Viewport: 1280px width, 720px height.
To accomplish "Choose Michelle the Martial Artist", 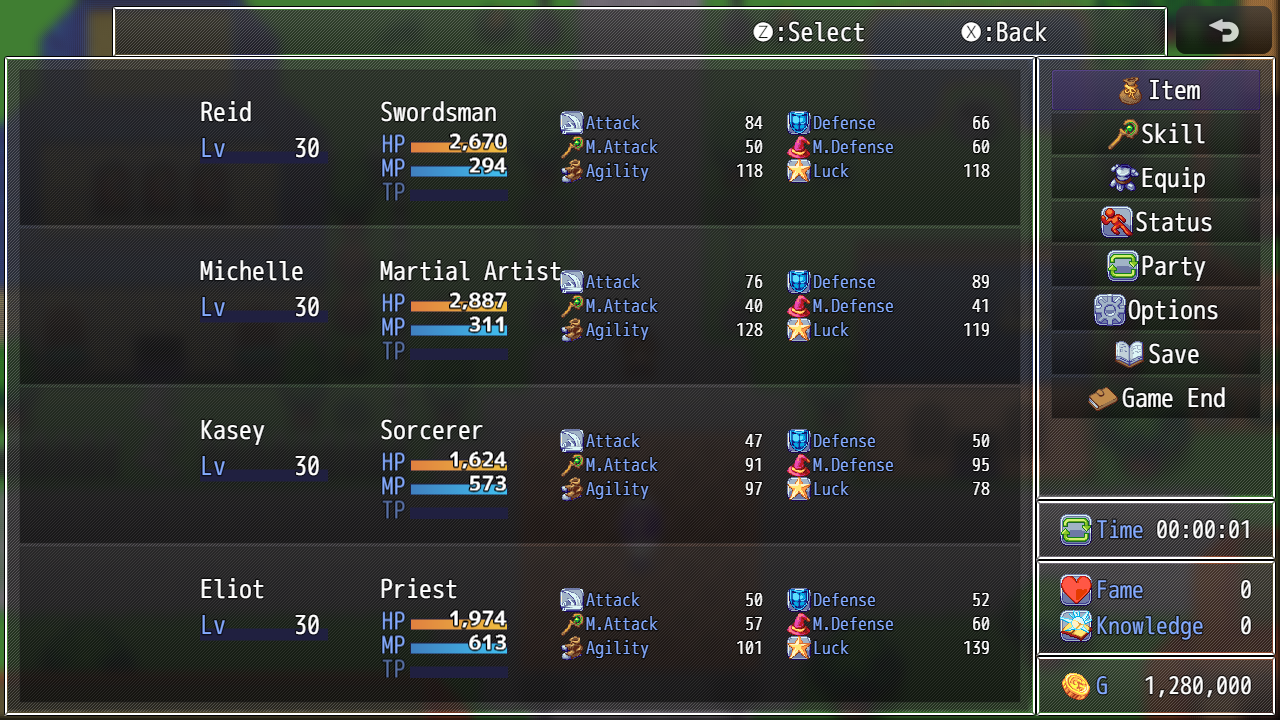I will coord(519,305).
